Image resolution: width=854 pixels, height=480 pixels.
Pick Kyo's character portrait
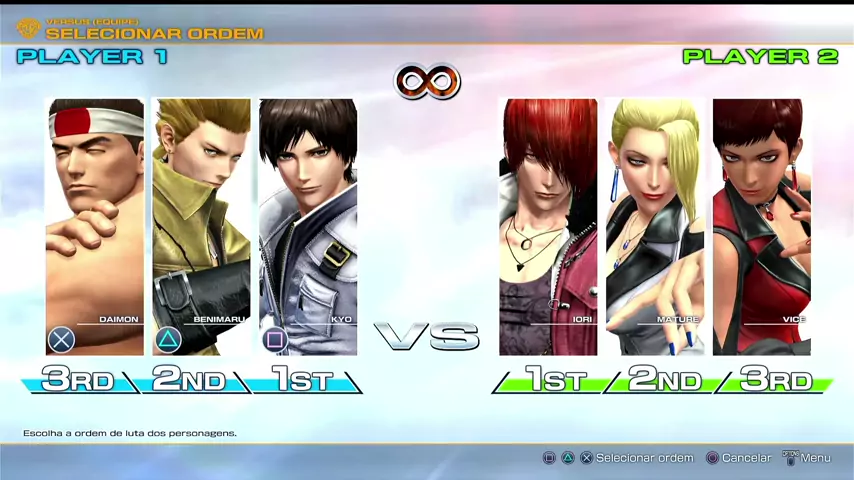(x=308, y=226)
